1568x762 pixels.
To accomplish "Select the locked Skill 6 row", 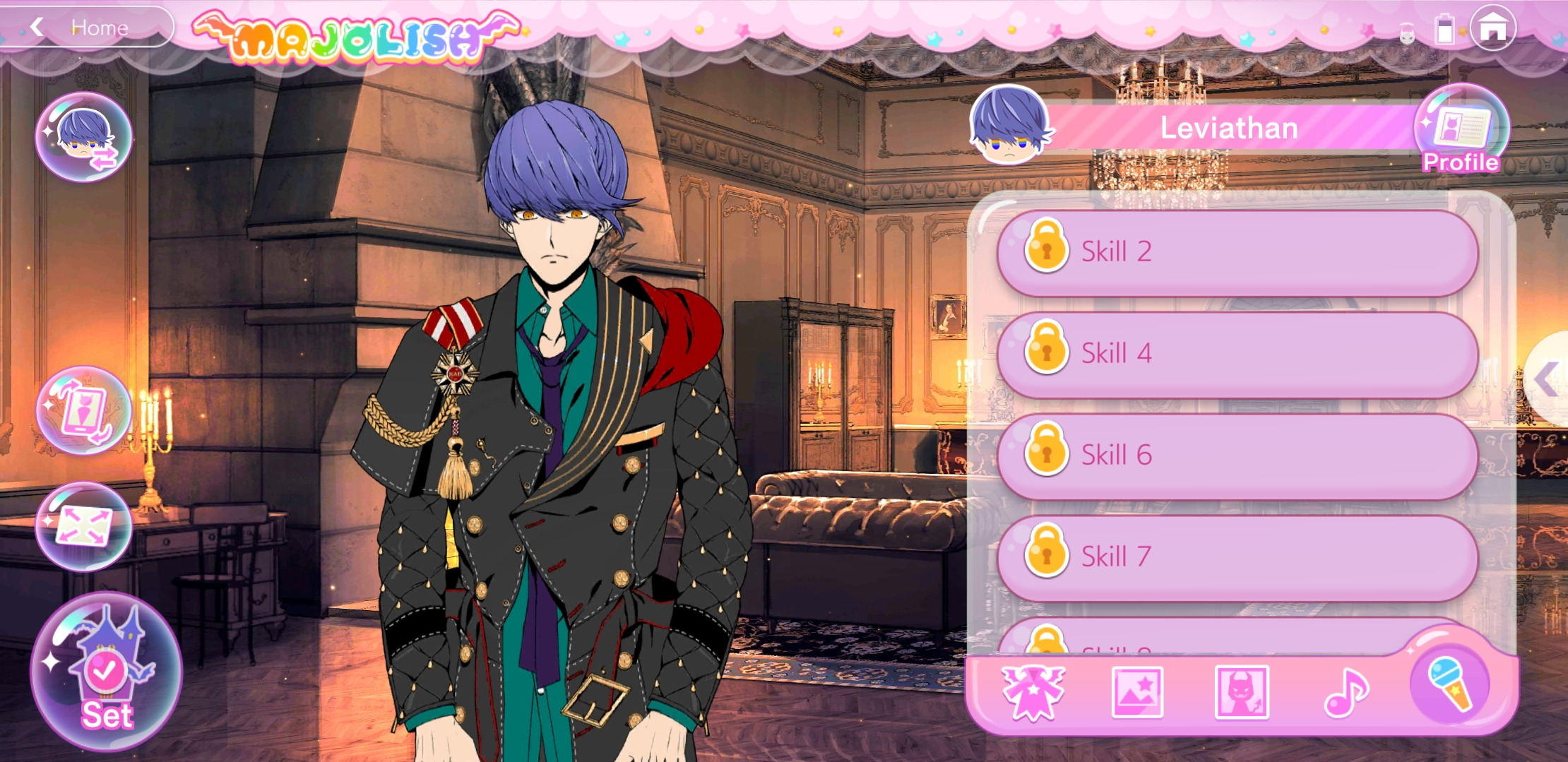I will click(x=1237, y=455).
